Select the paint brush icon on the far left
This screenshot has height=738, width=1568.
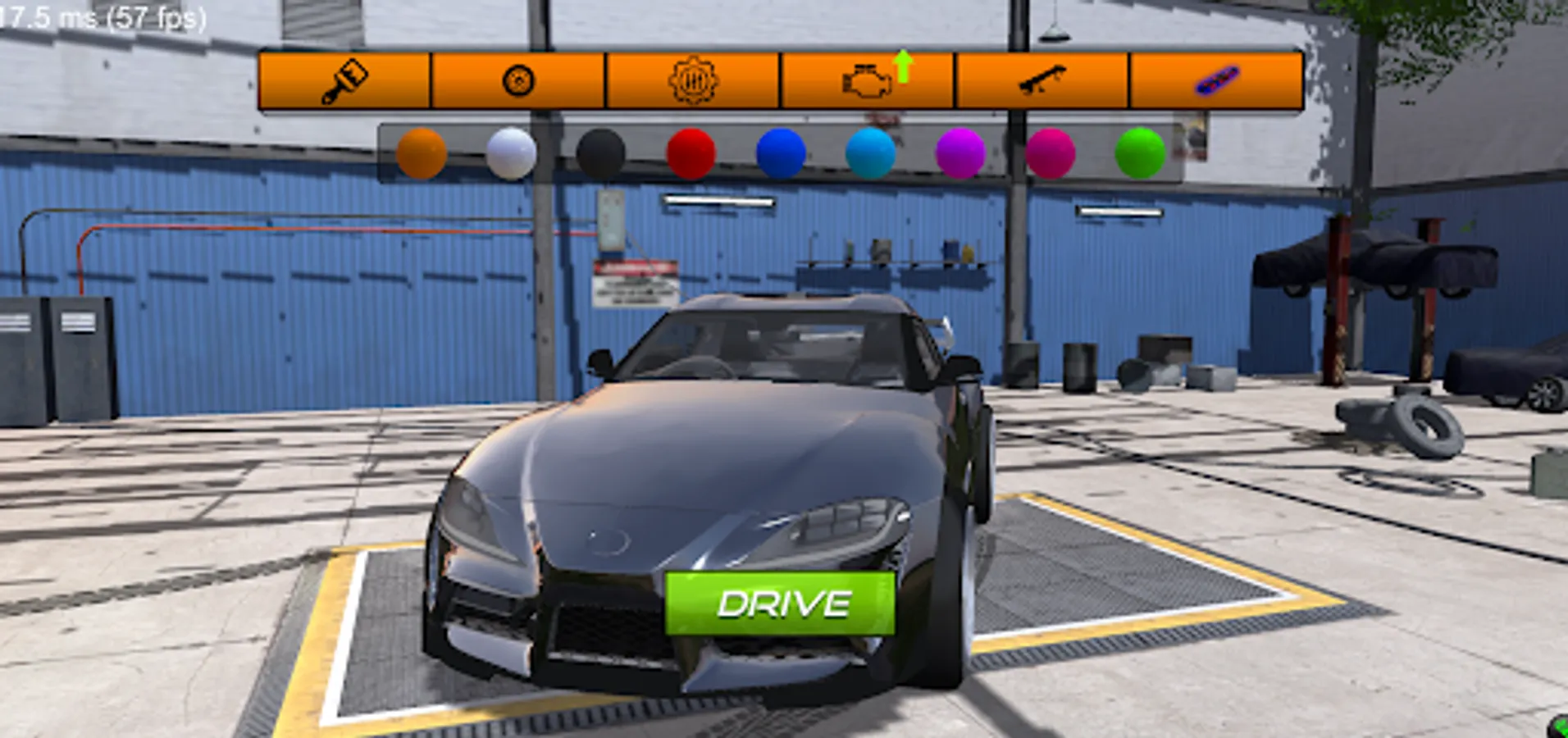click(344, 80)
